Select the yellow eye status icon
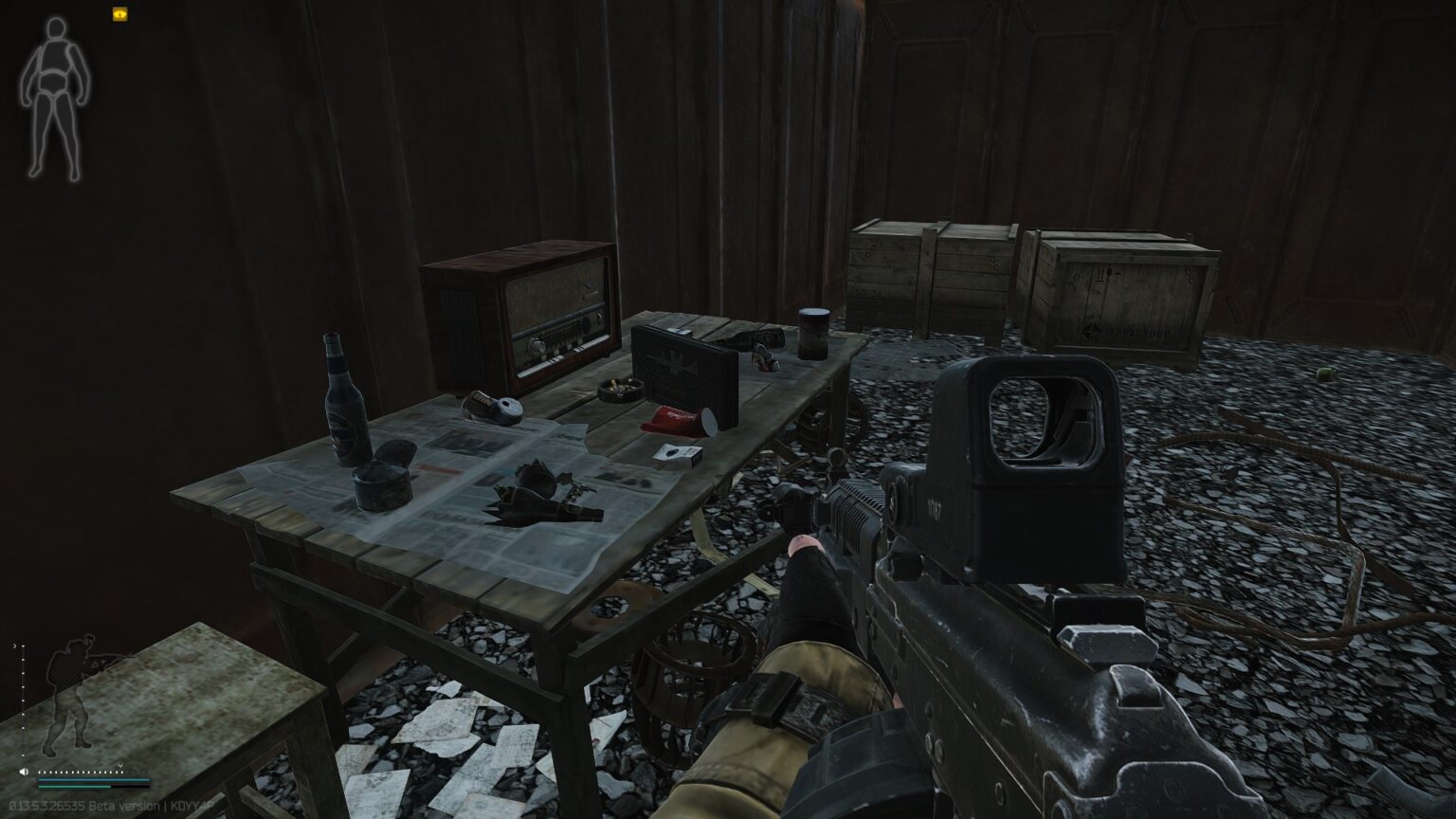The height and width of the screenshot is (819, 1456). 119,14
